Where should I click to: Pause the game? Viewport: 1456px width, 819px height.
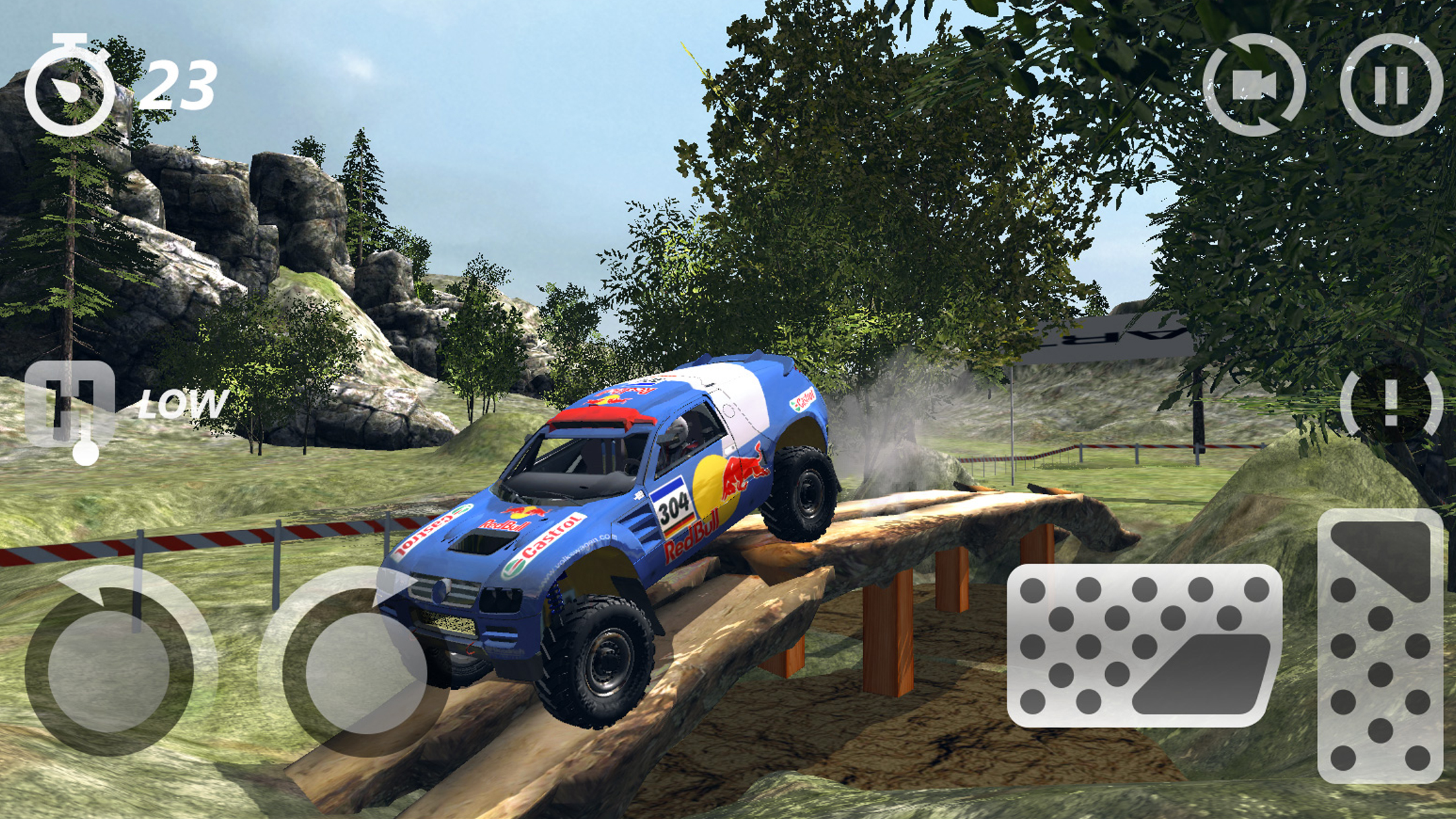(x=1391, y=85)
